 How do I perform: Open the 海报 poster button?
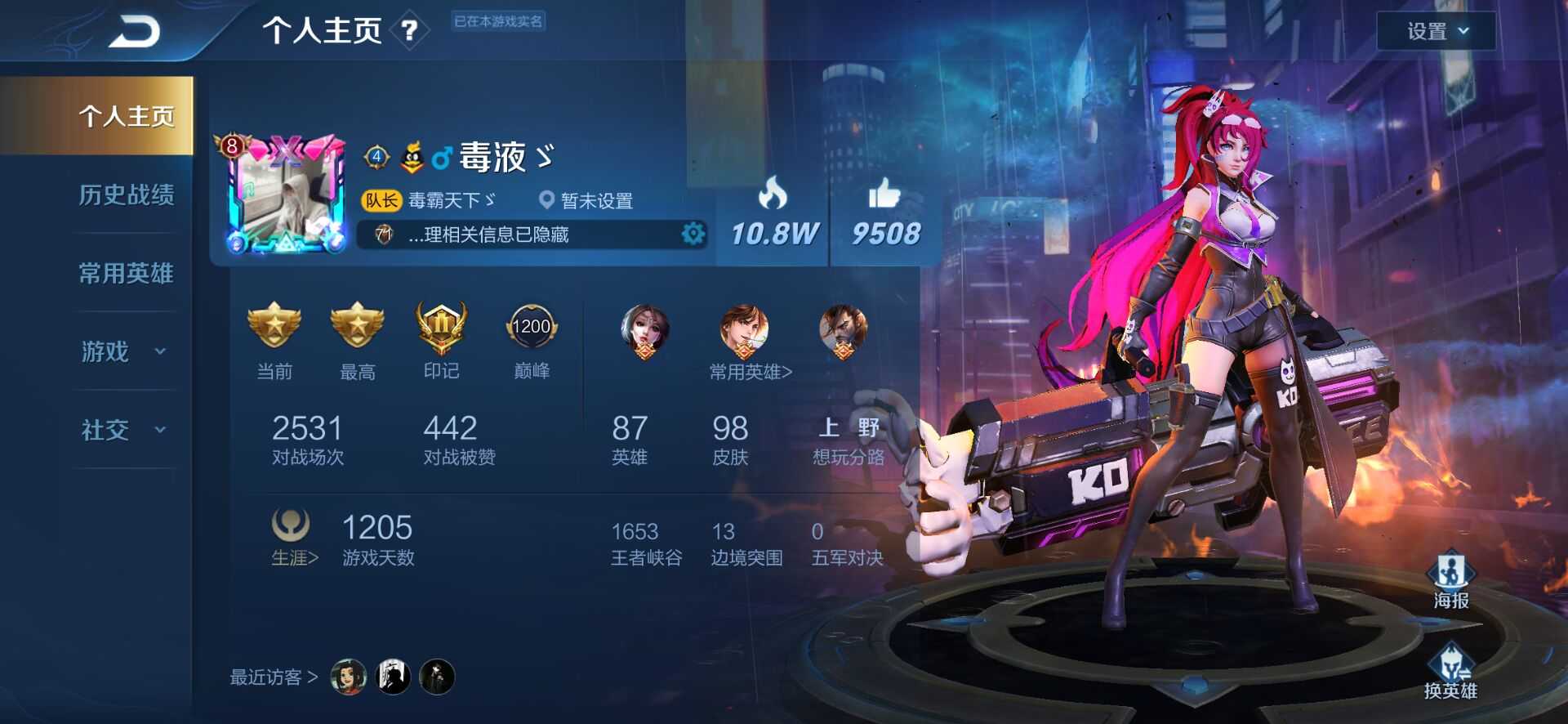[1450, 580]
